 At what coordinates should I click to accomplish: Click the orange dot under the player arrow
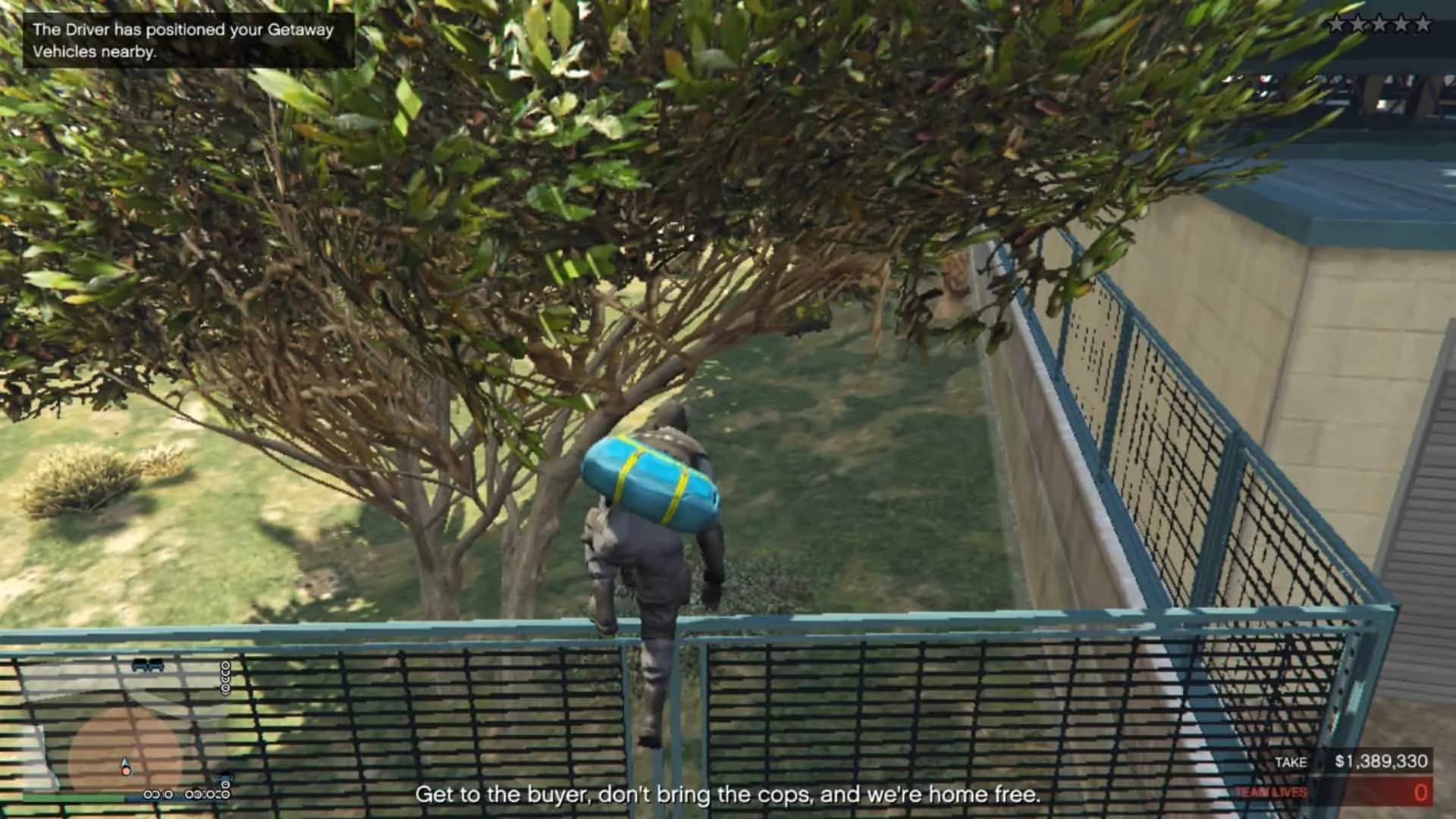pos(126,772)
